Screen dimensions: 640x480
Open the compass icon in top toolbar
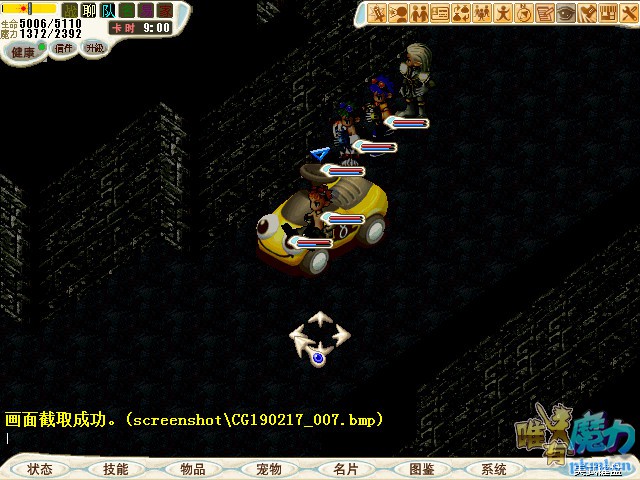tap(524, 13)
